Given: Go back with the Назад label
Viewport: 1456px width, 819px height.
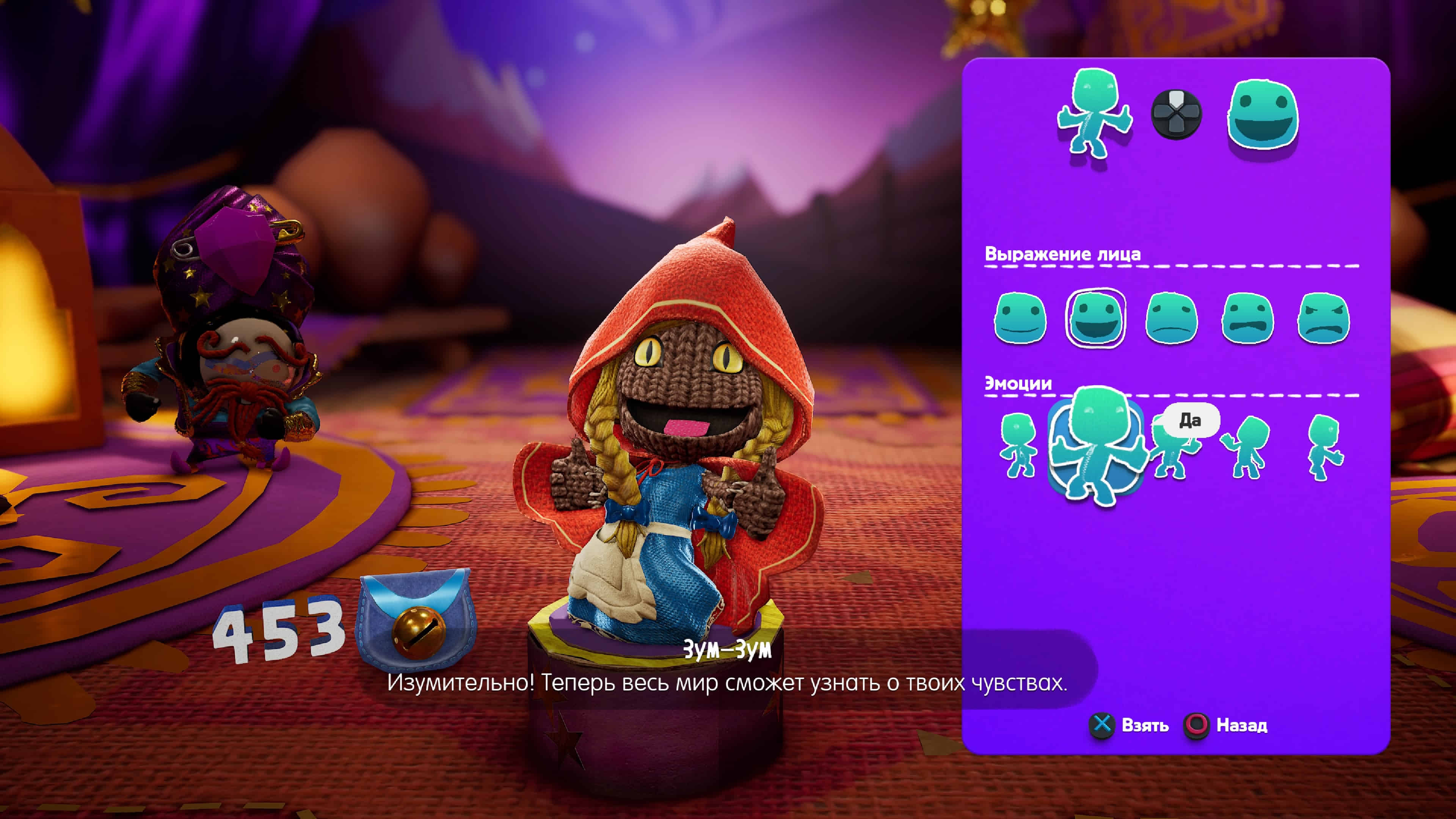Looking at the screenshot, I should 1241,725.
